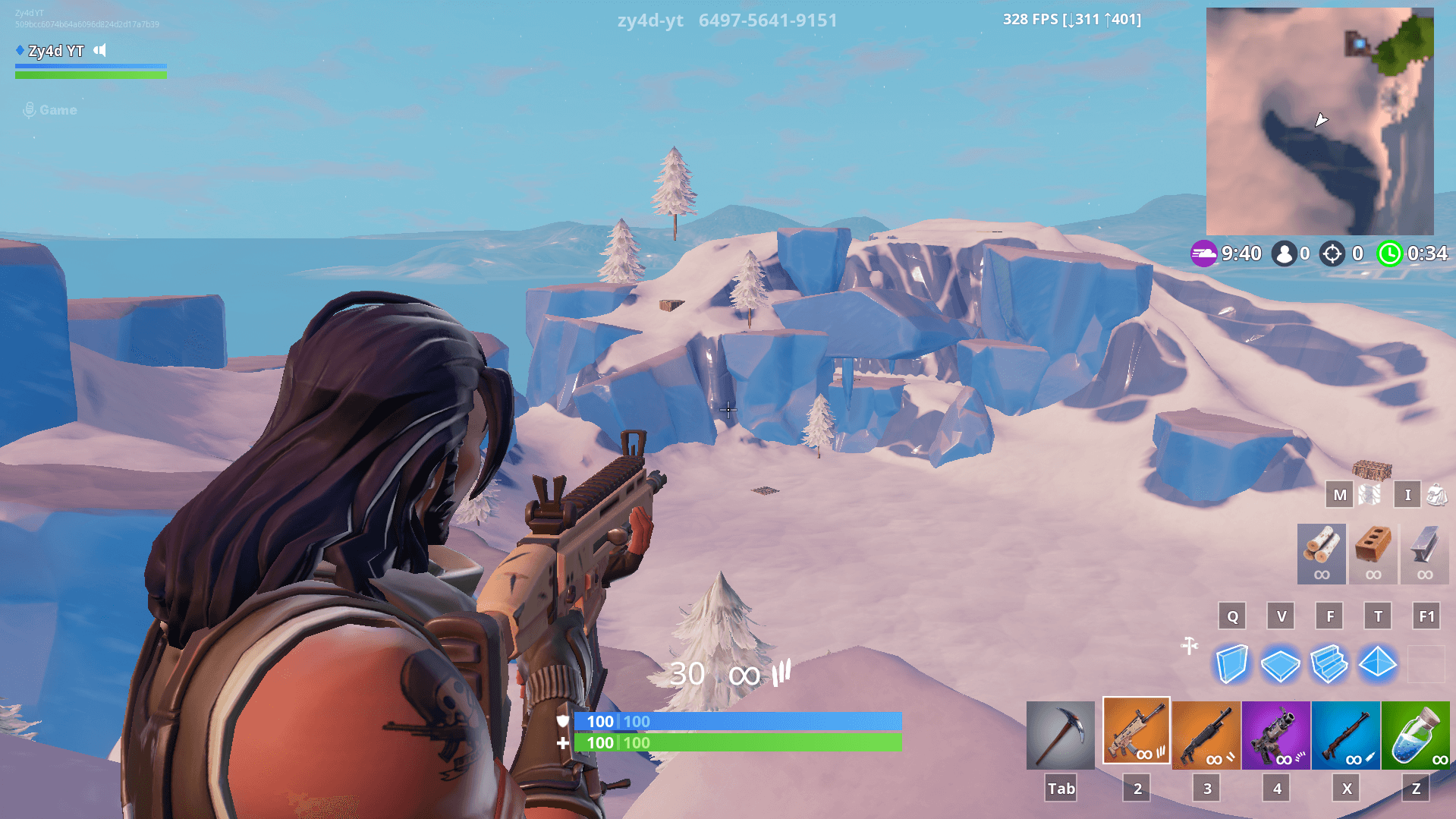Click the minimap in the top-right corner

pyautogui.click(x=1320, y=121)
